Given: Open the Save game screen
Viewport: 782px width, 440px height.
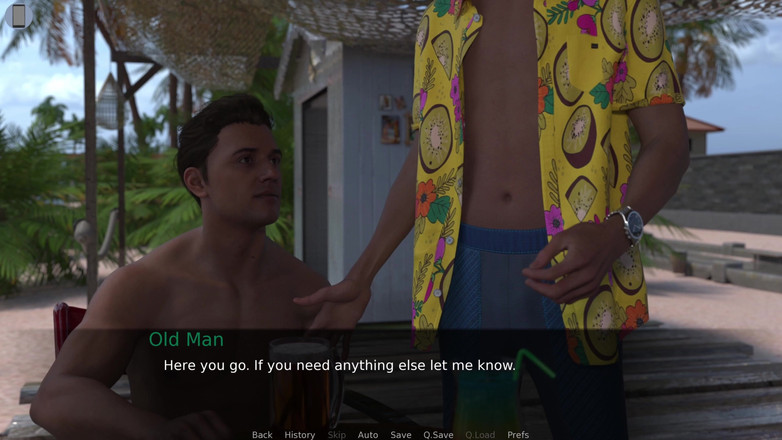Looking at the screenshot, I should point(401,435).
